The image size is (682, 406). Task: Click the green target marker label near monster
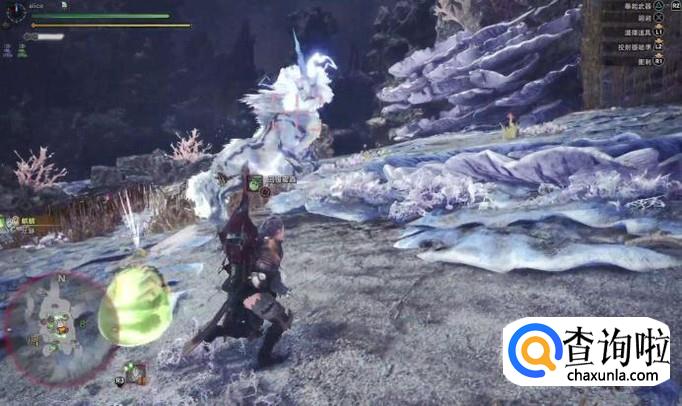[256, 182]
